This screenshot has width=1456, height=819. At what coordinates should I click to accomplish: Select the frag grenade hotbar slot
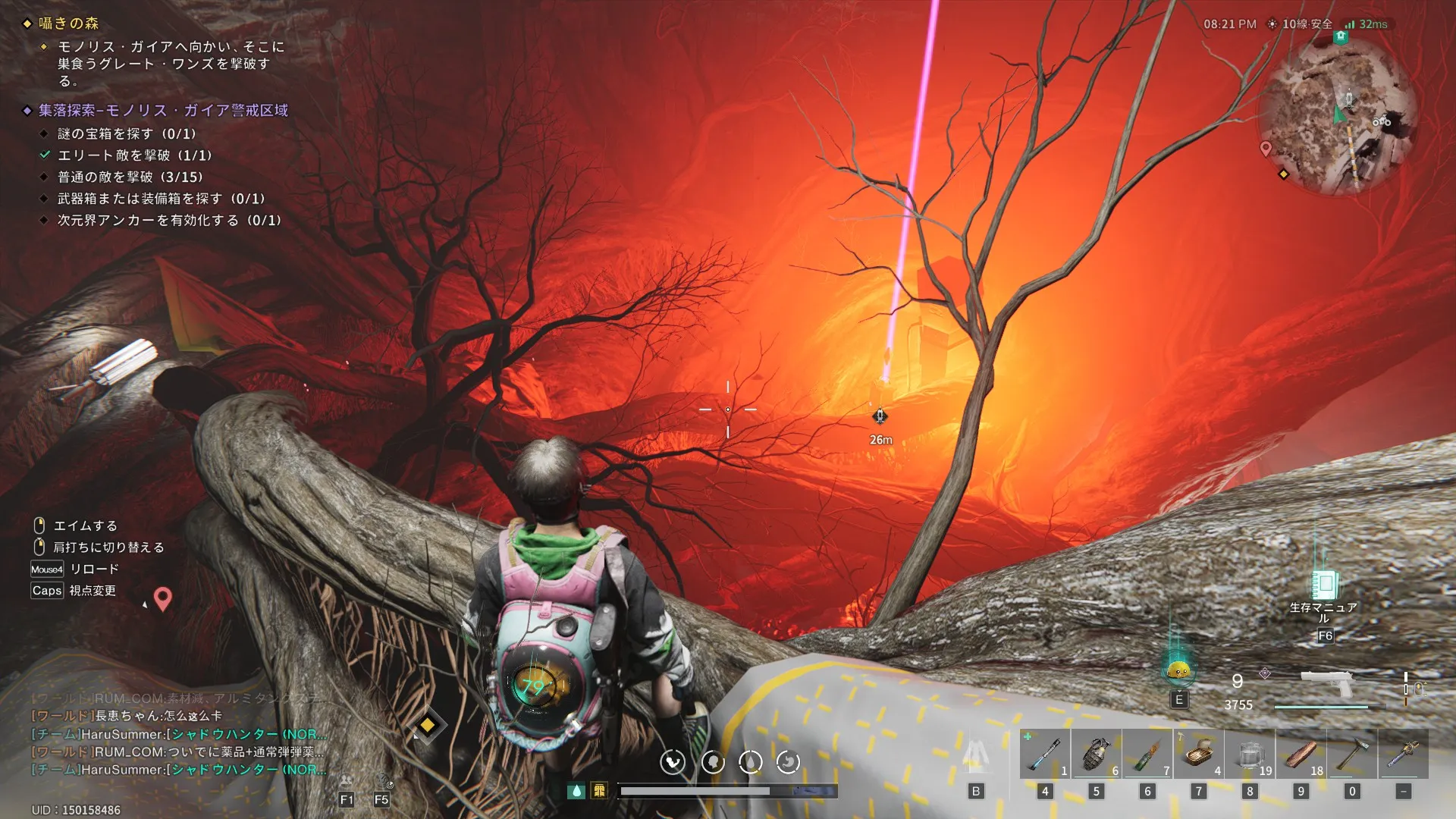(x=1096, y=754)
